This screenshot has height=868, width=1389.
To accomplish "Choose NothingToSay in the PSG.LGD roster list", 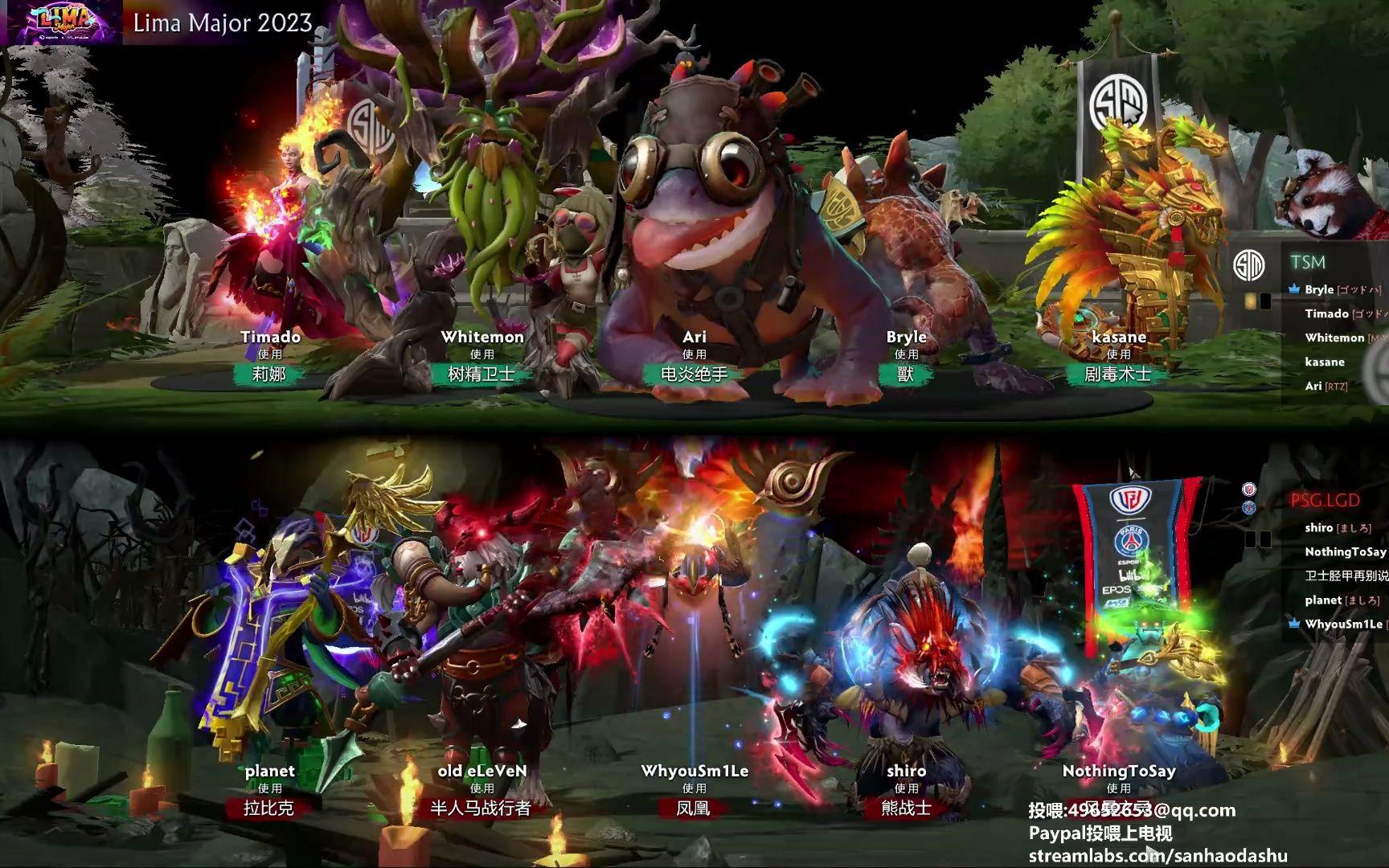I will click(x=1345, y=551).
